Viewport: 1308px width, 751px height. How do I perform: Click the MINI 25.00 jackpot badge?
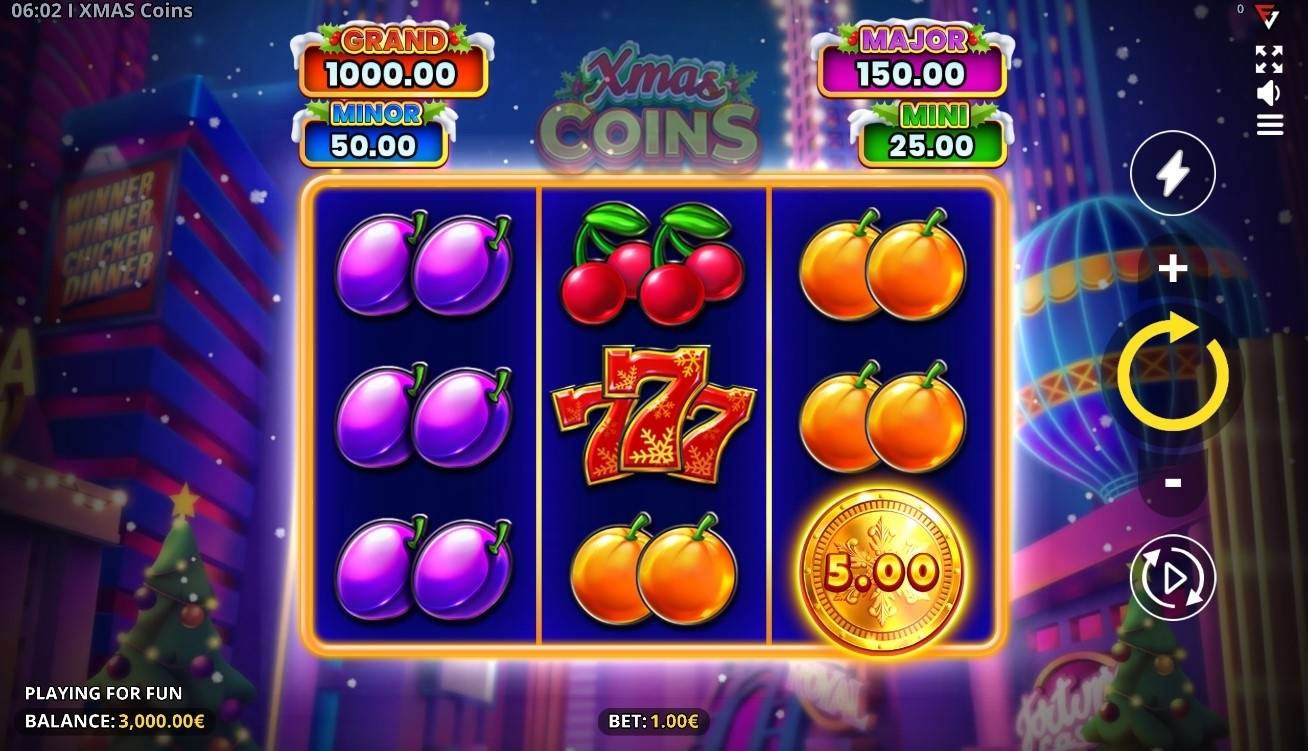[x=929, y=131]
